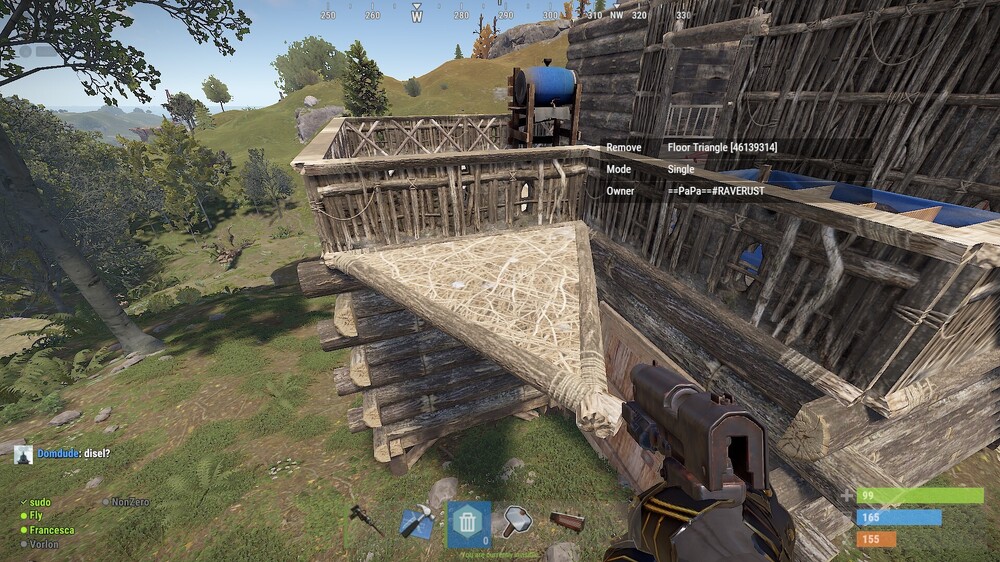Screen dimensions: 1000x562
Task: Pick the brown wooden item hotbar slot
Action: click(567, 521)
